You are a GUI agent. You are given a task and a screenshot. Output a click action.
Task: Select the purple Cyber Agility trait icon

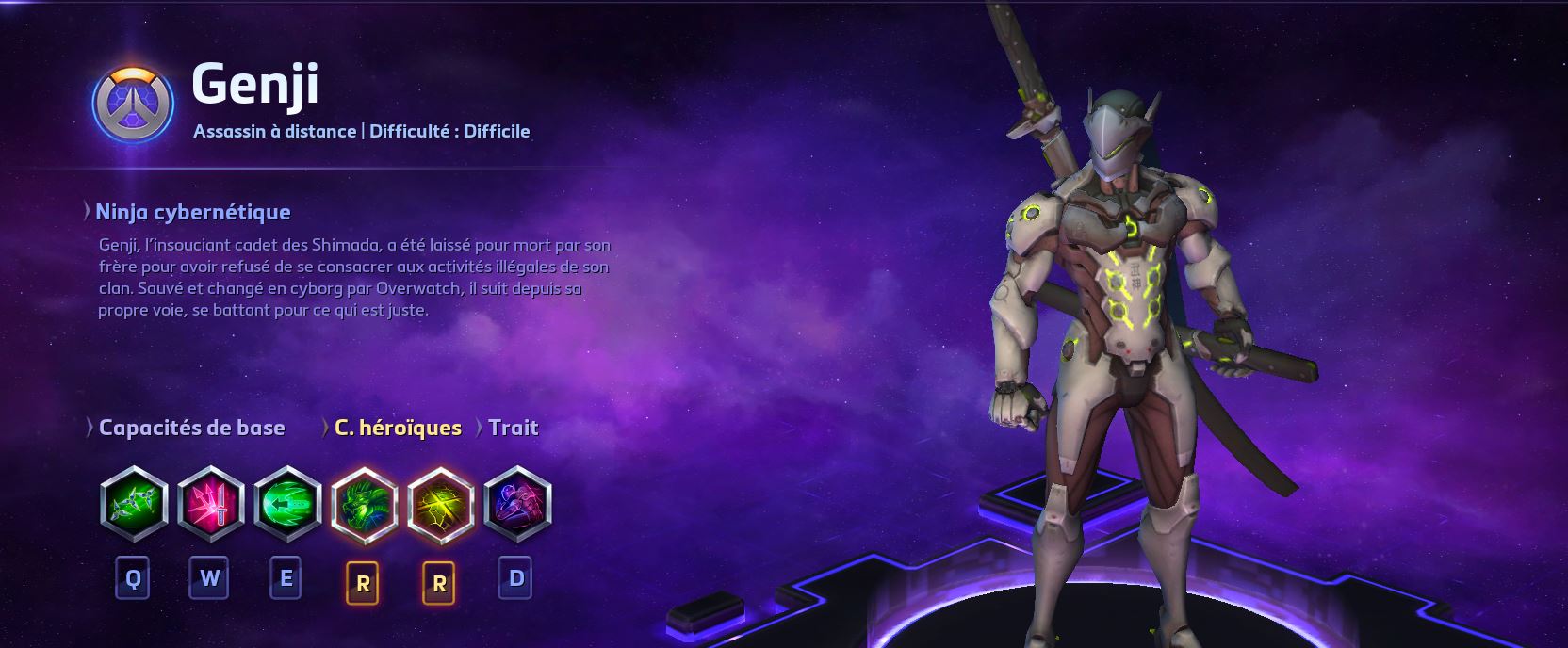(x=516, y=504)
